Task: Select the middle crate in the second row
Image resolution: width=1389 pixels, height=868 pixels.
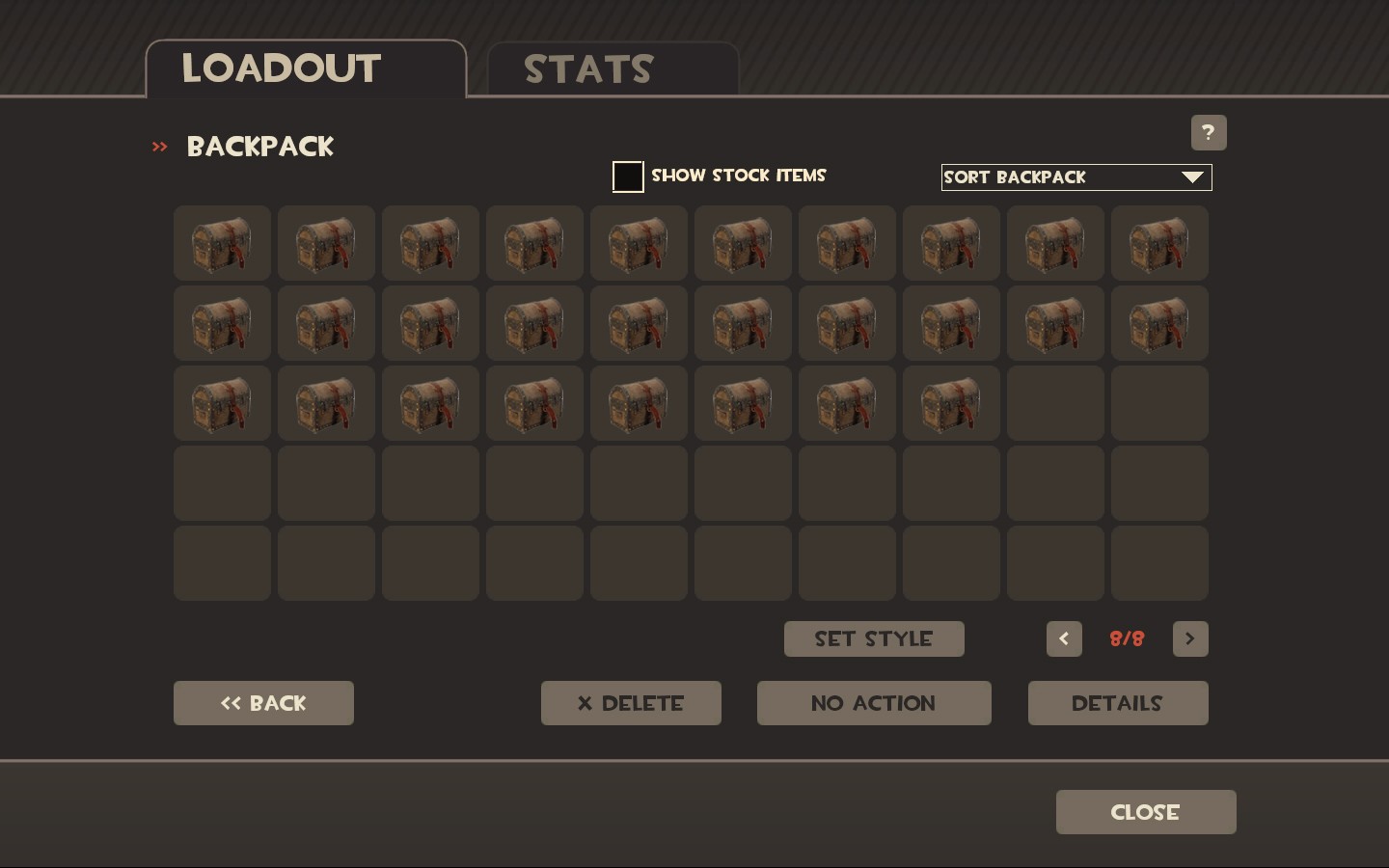Action: [x=639, y=323]
